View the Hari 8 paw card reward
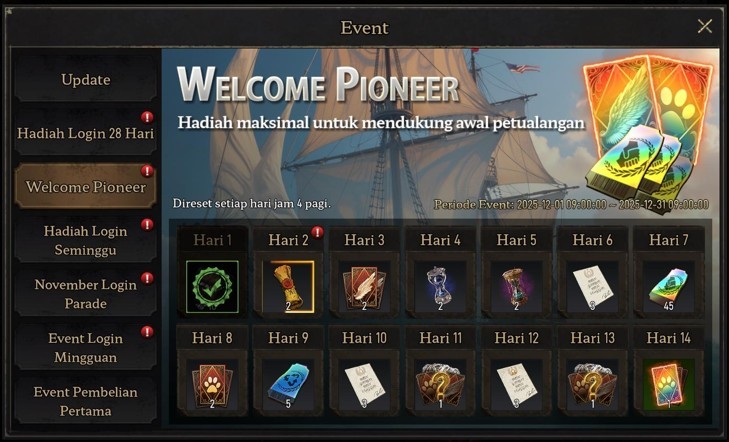The height and width of the screenshot is (442, 729). click(x=212, y=384)
